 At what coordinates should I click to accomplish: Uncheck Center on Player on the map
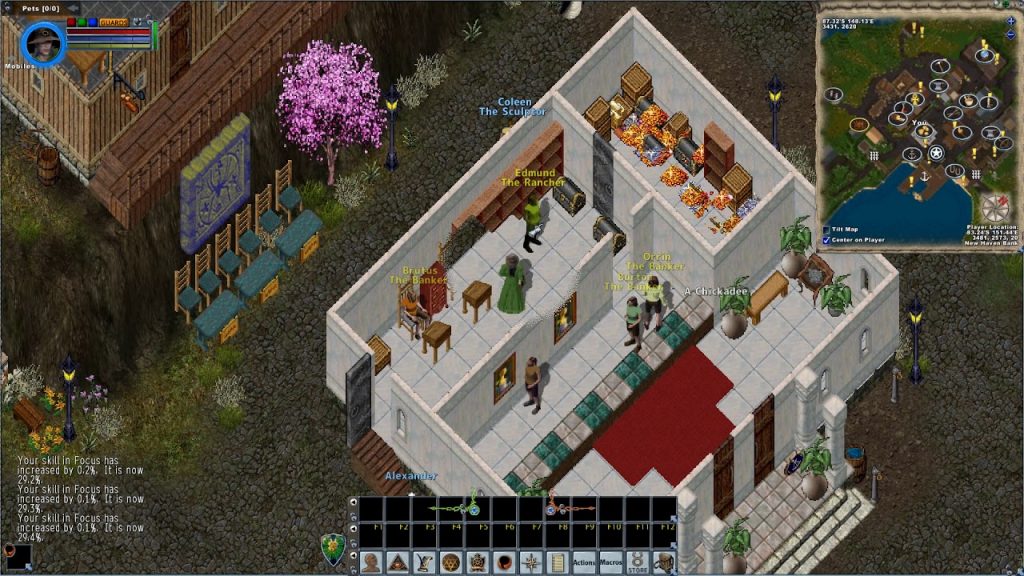(x=825, y=240)
